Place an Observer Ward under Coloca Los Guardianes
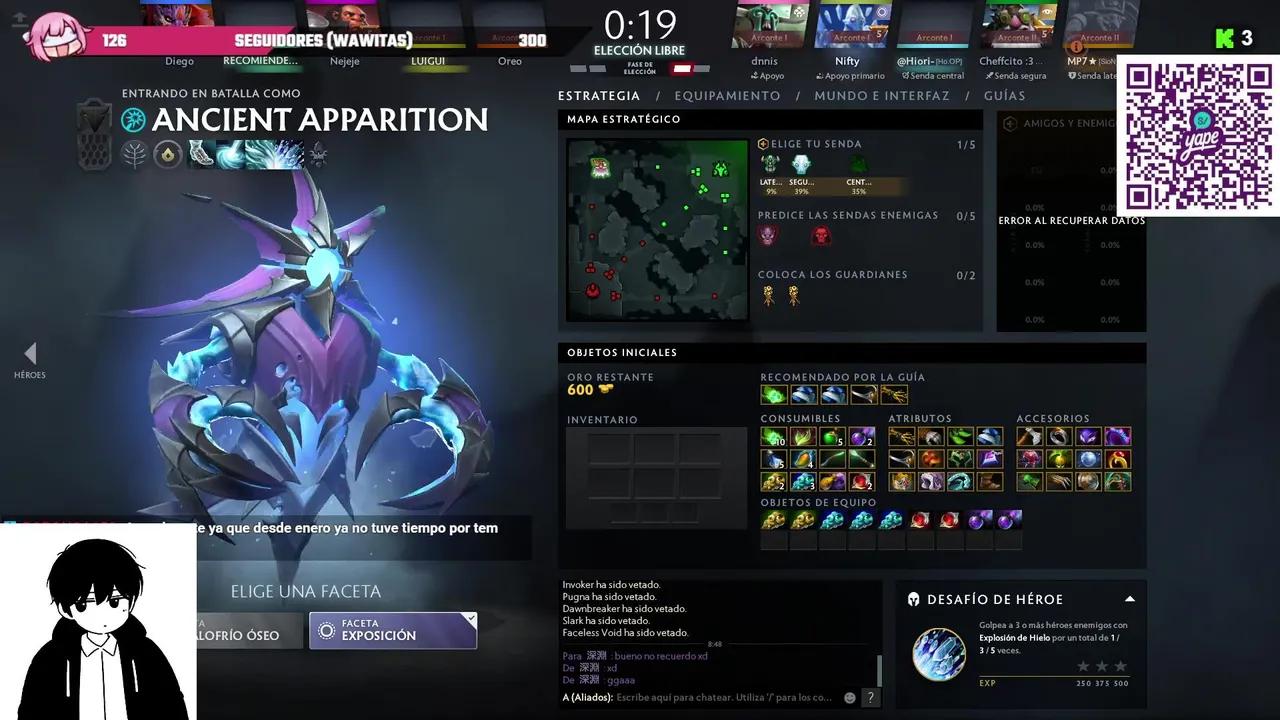The width and height of the screenshot is (1280, 720). point(767,293)
